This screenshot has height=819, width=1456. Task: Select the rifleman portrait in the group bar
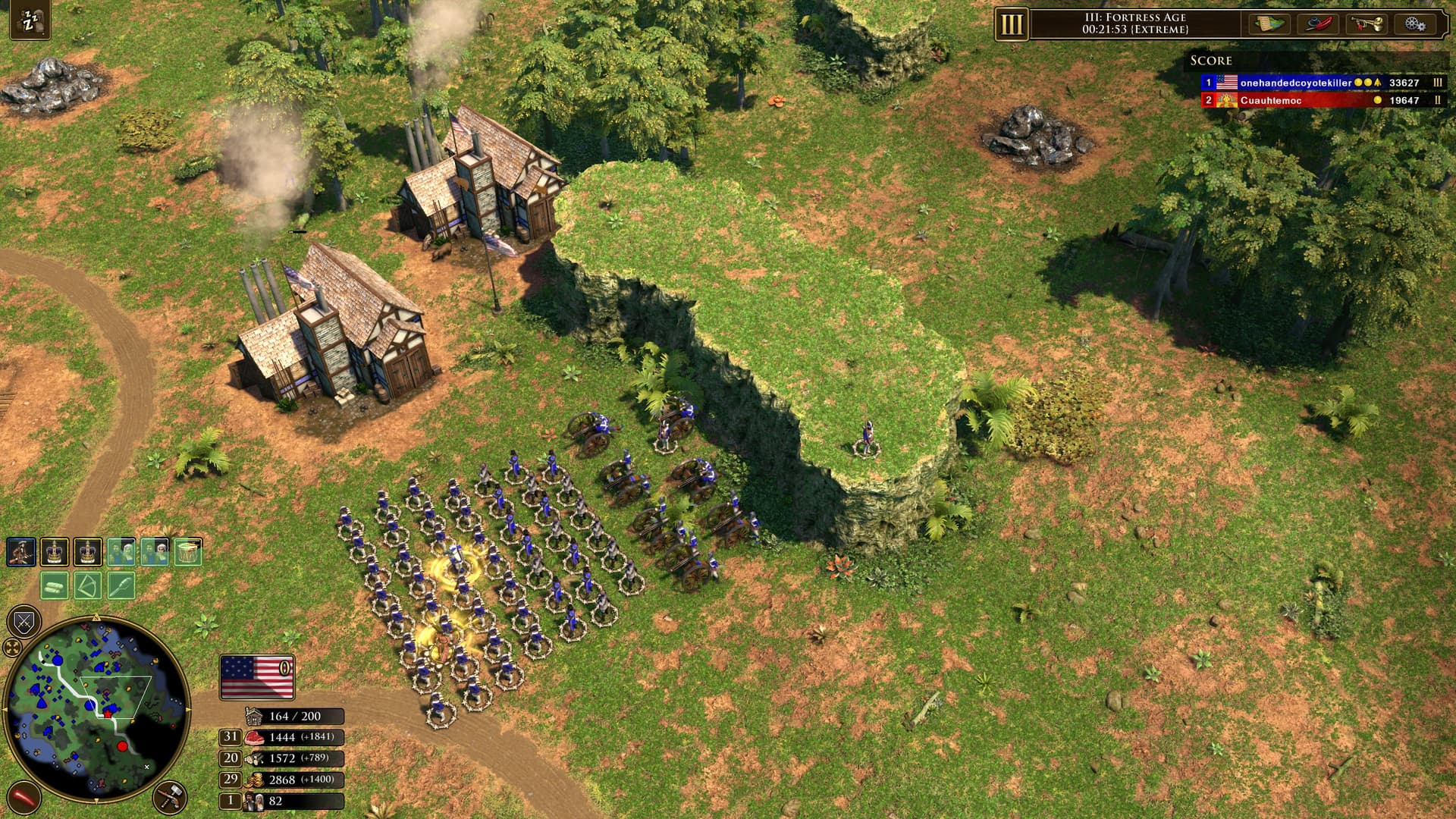(x=21, y=552)
